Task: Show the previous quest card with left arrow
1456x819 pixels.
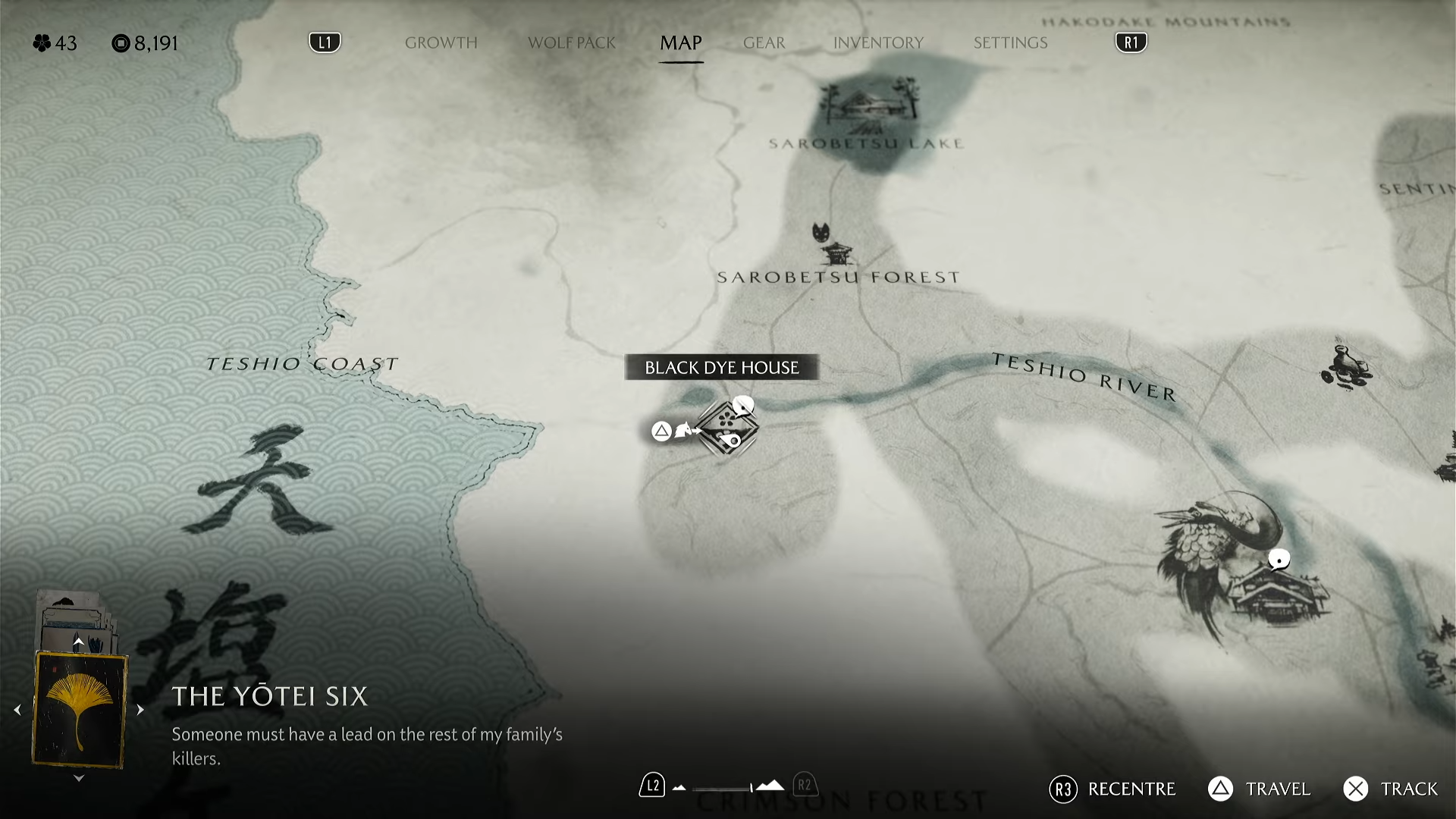Action: [17, 711]
